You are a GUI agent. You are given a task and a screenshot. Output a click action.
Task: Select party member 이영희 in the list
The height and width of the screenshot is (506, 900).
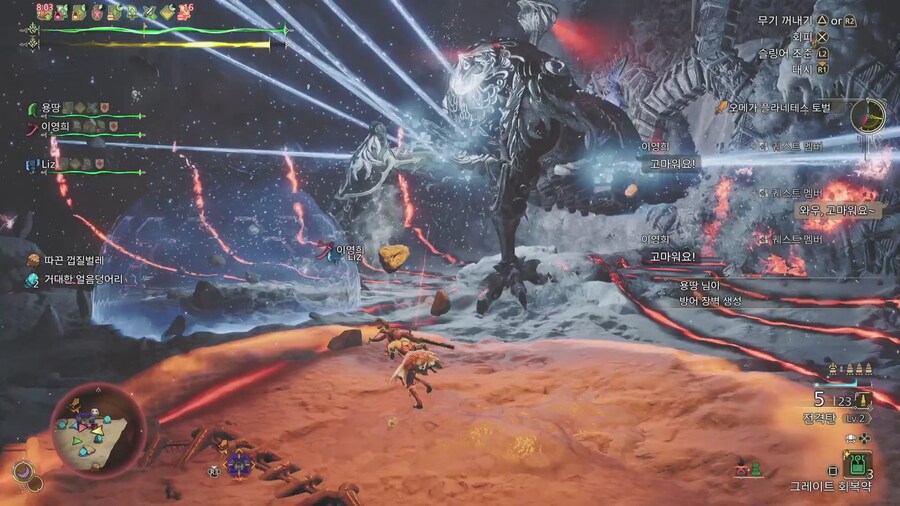pos(54,127)
